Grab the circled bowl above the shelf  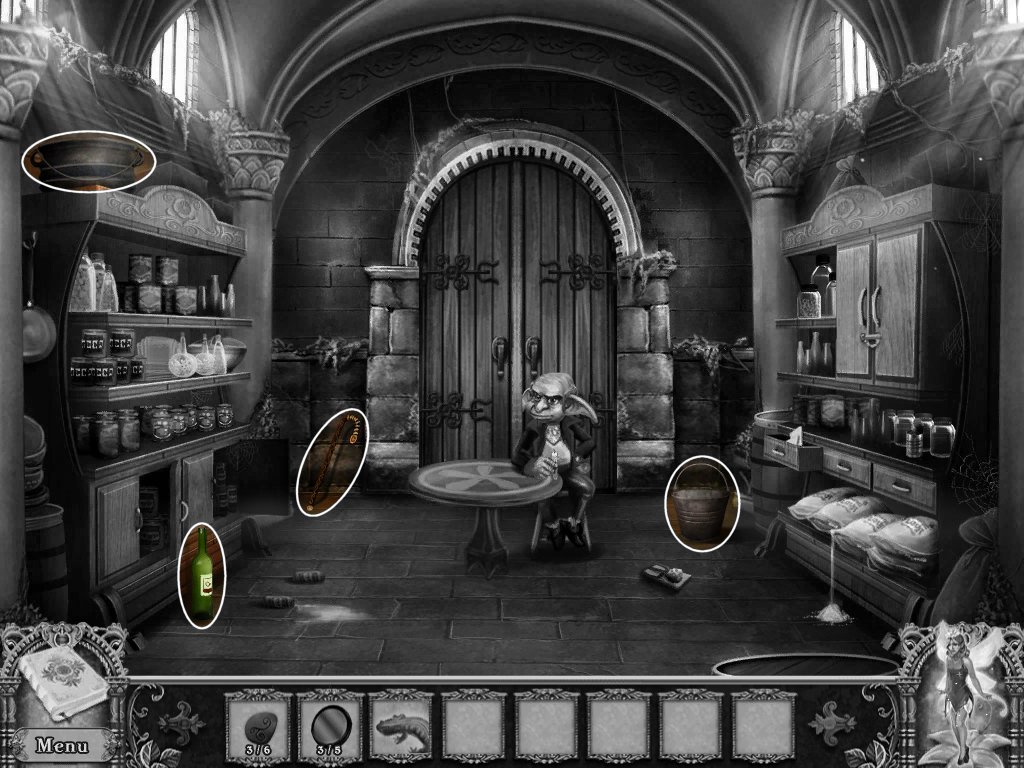(89, 160)
